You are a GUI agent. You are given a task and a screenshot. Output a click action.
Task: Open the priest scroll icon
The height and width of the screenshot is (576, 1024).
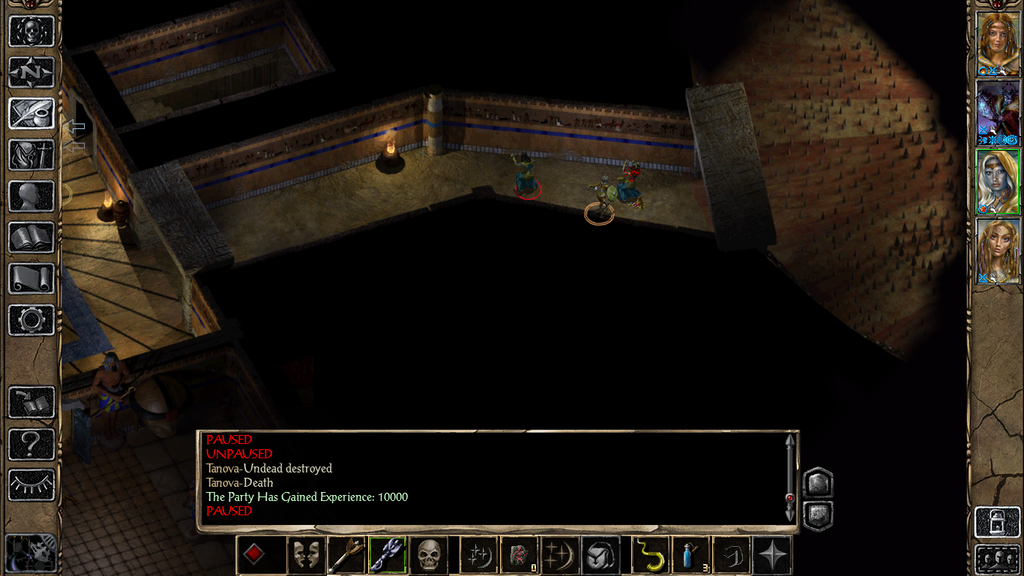pos(31,278)
